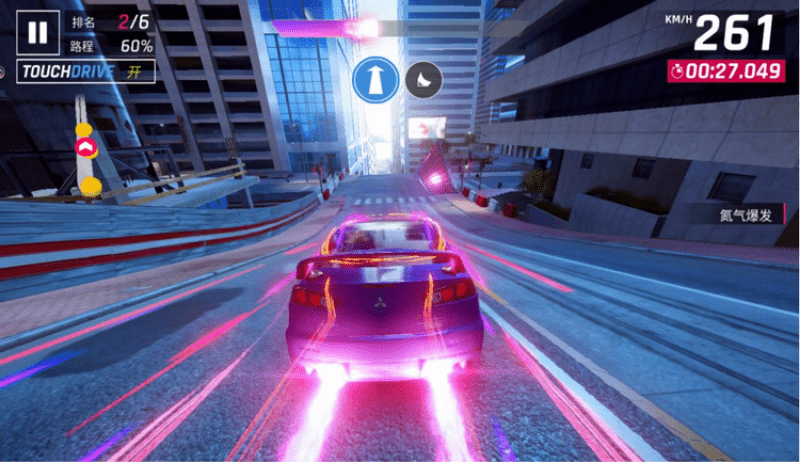The width and height of the screenshot is (800, 462).
Task: Toggle the TouchDrive mode switch
Action: [84, 73]
